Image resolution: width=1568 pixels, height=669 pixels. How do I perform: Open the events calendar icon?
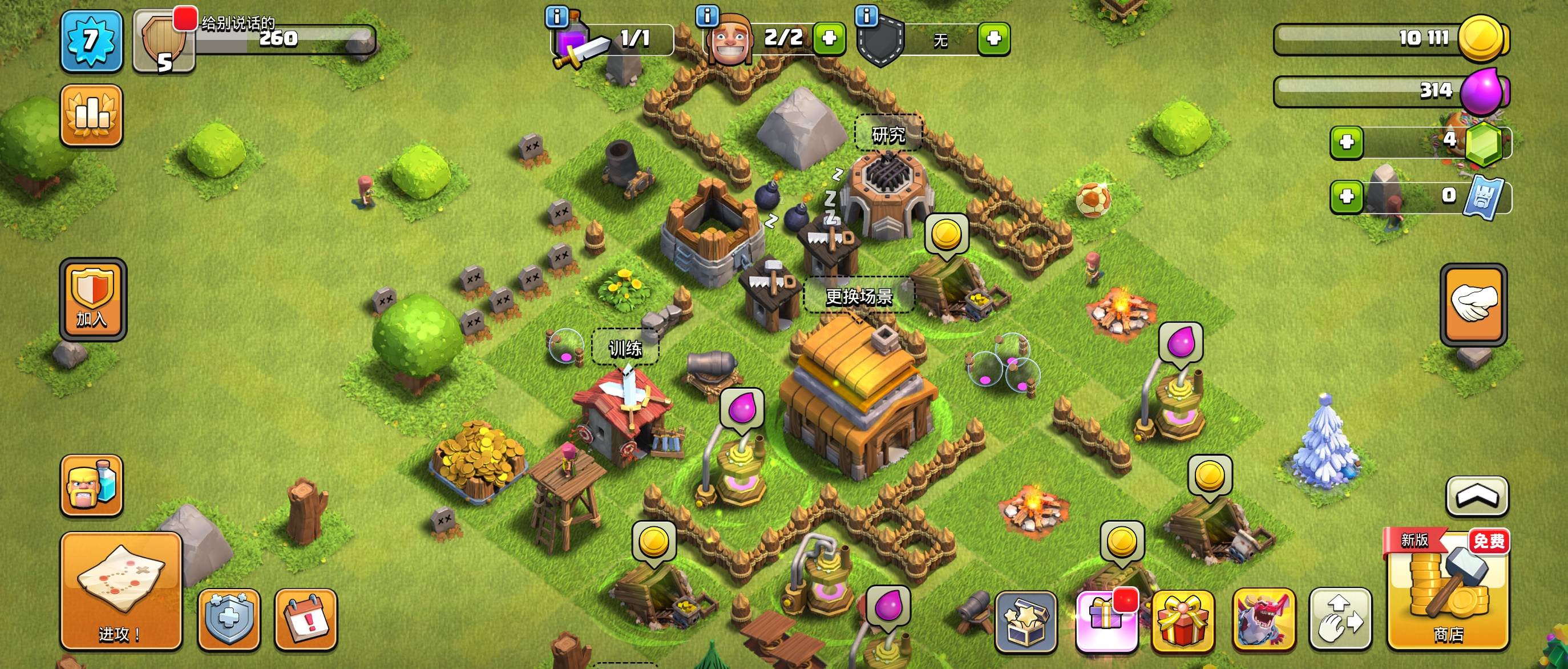click(x=306, y=619)
